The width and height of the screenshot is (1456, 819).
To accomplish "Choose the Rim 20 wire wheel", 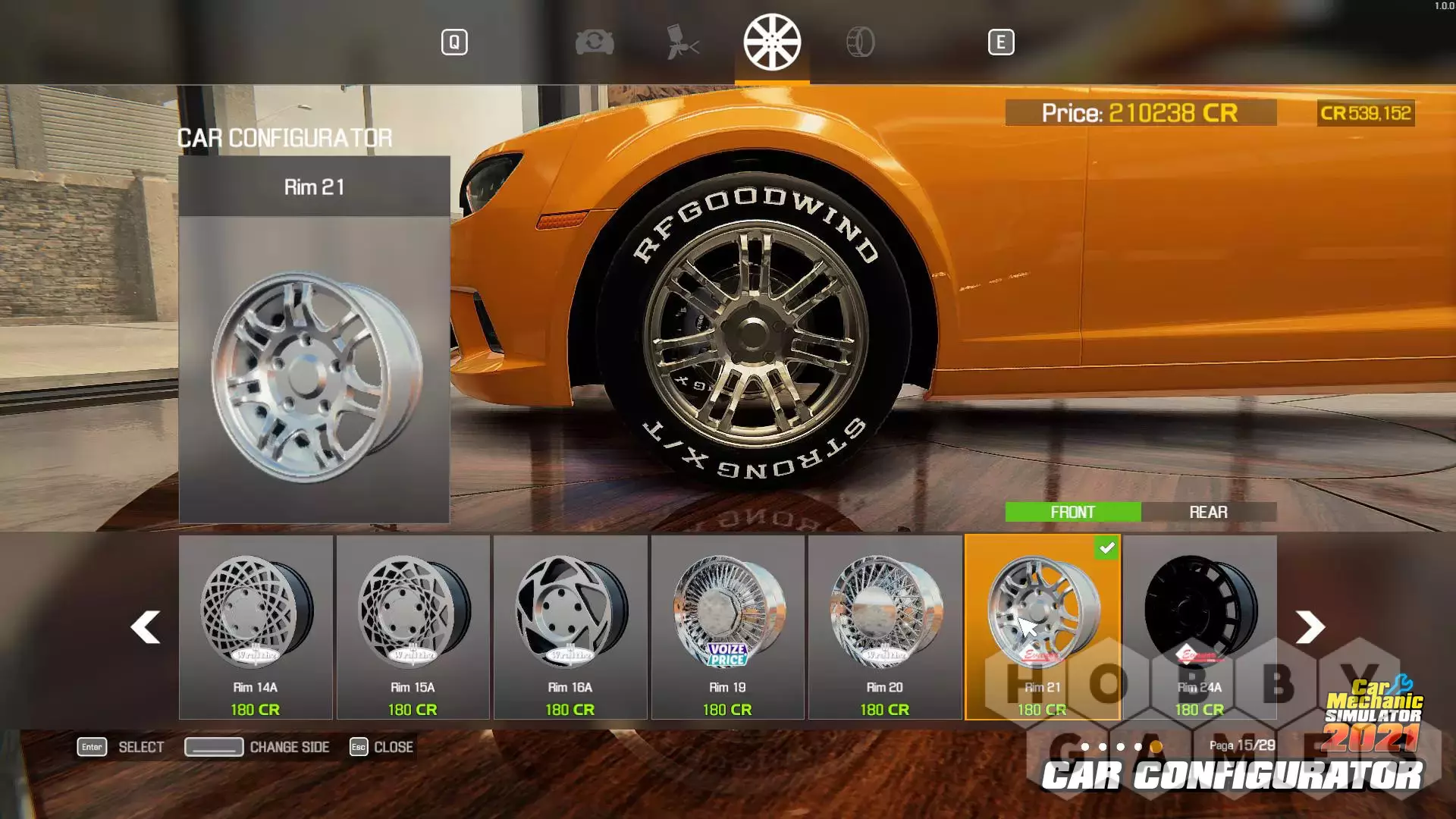I will (x=884, y=626).
